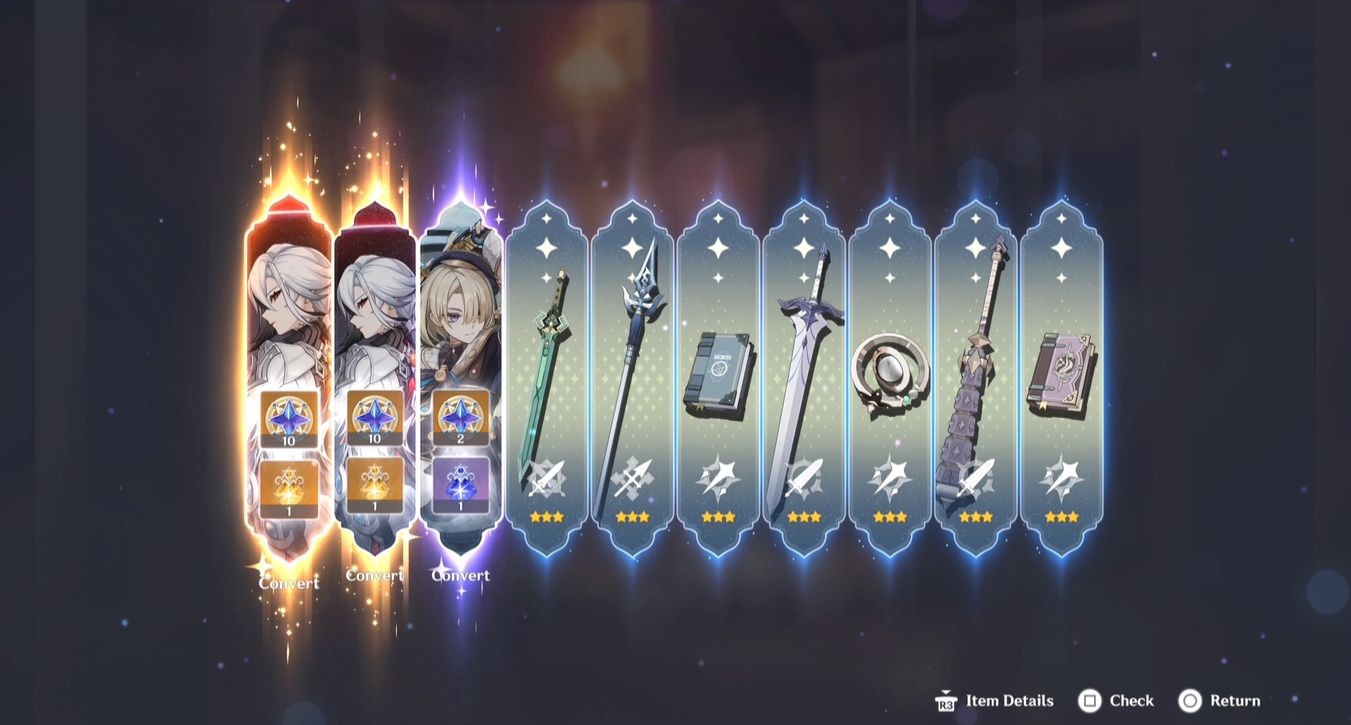Convert the second character duplicate
Screen dimensions: 1351x725
[376, 575]
